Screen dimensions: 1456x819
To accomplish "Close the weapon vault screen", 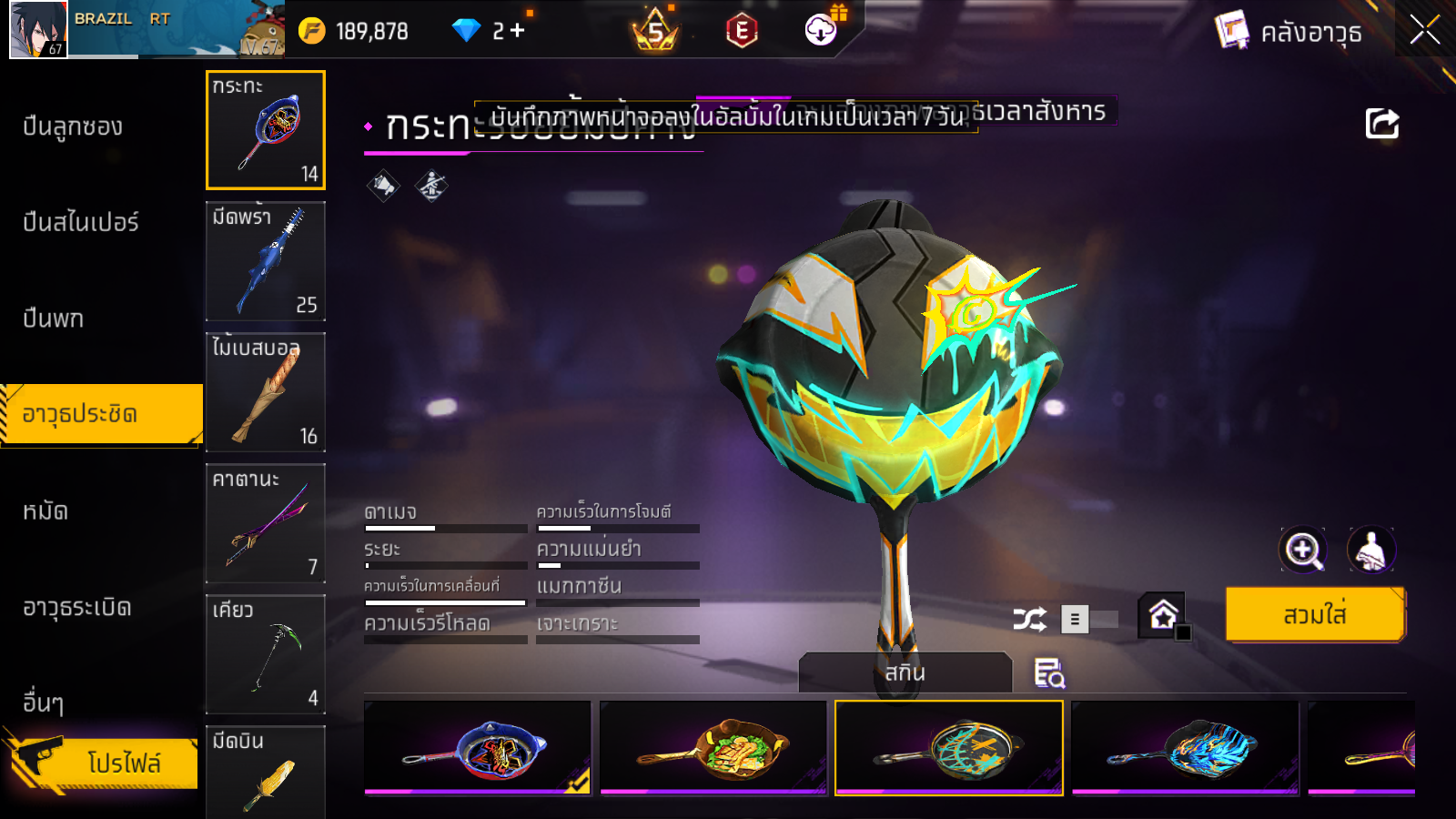I will [1424, 30].
